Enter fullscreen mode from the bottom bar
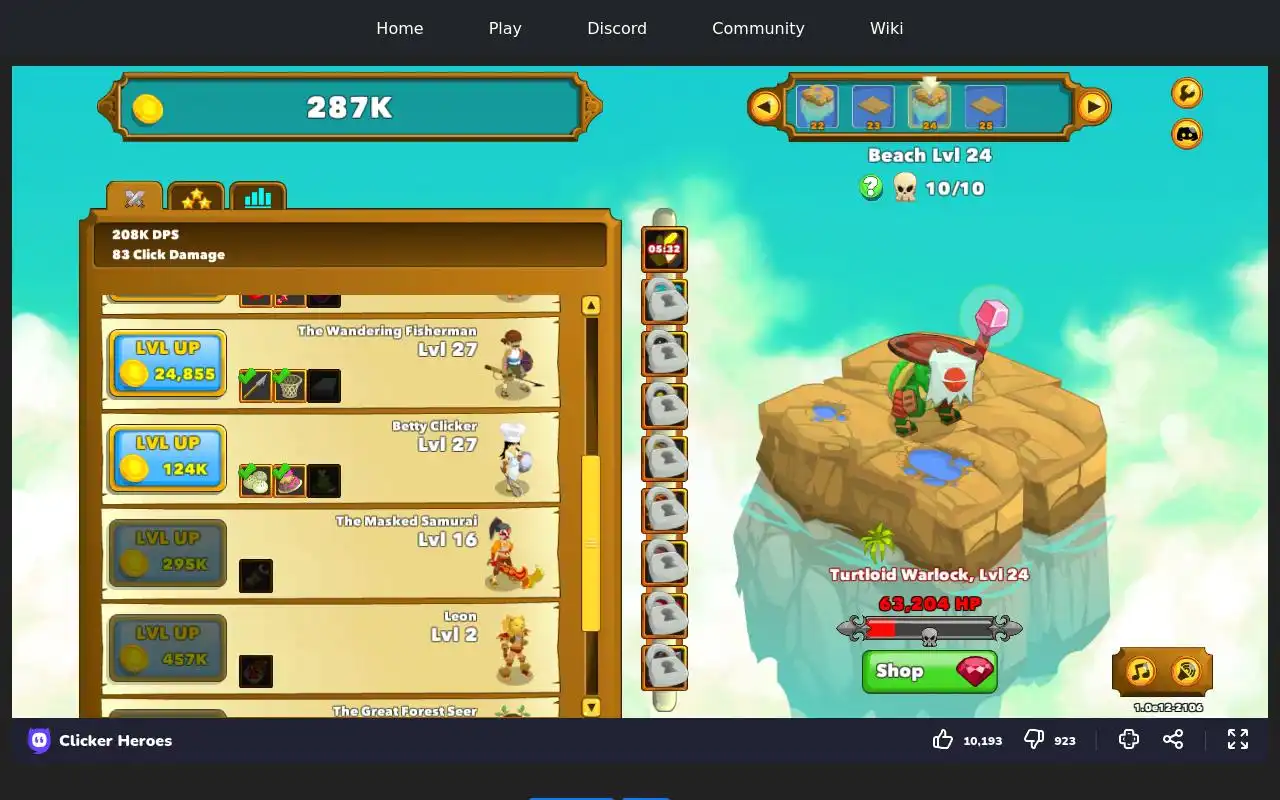Image resolution: width=1280 pixels, height=800 pixels. tap(1238, 740)
